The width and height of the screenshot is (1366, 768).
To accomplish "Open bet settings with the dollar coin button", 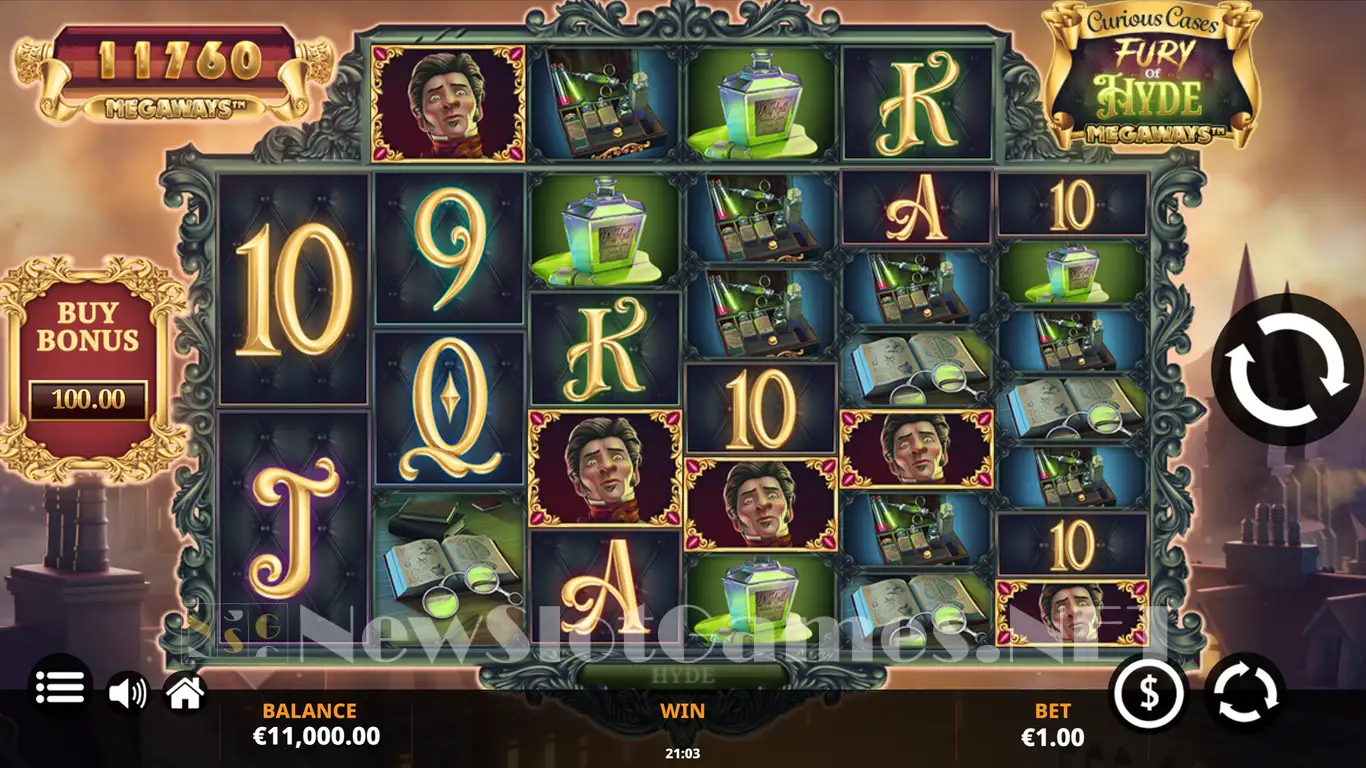I will click(1149, 692).
